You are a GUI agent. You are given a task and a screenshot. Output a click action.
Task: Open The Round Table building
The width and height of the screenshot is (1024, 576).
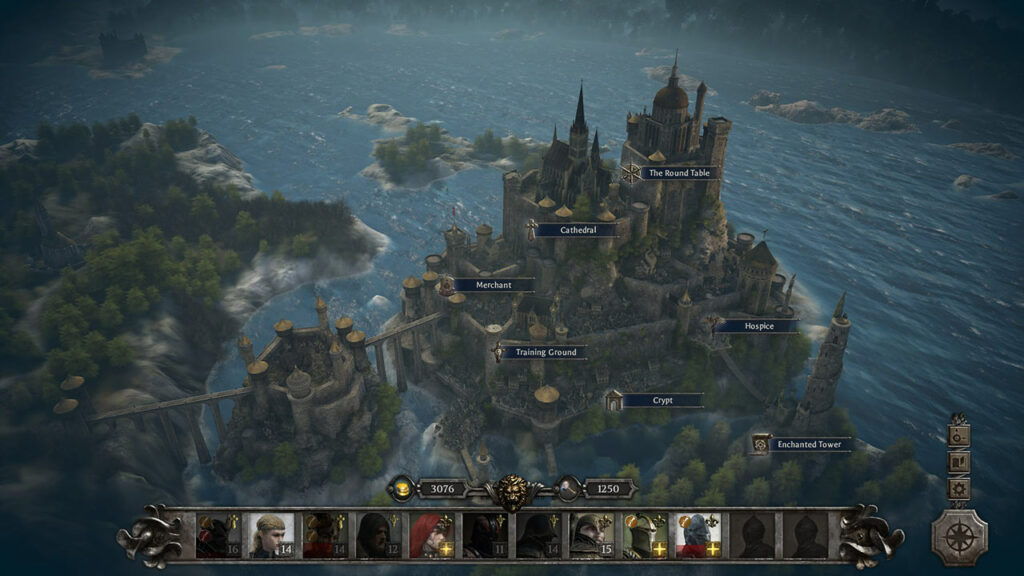680,173
